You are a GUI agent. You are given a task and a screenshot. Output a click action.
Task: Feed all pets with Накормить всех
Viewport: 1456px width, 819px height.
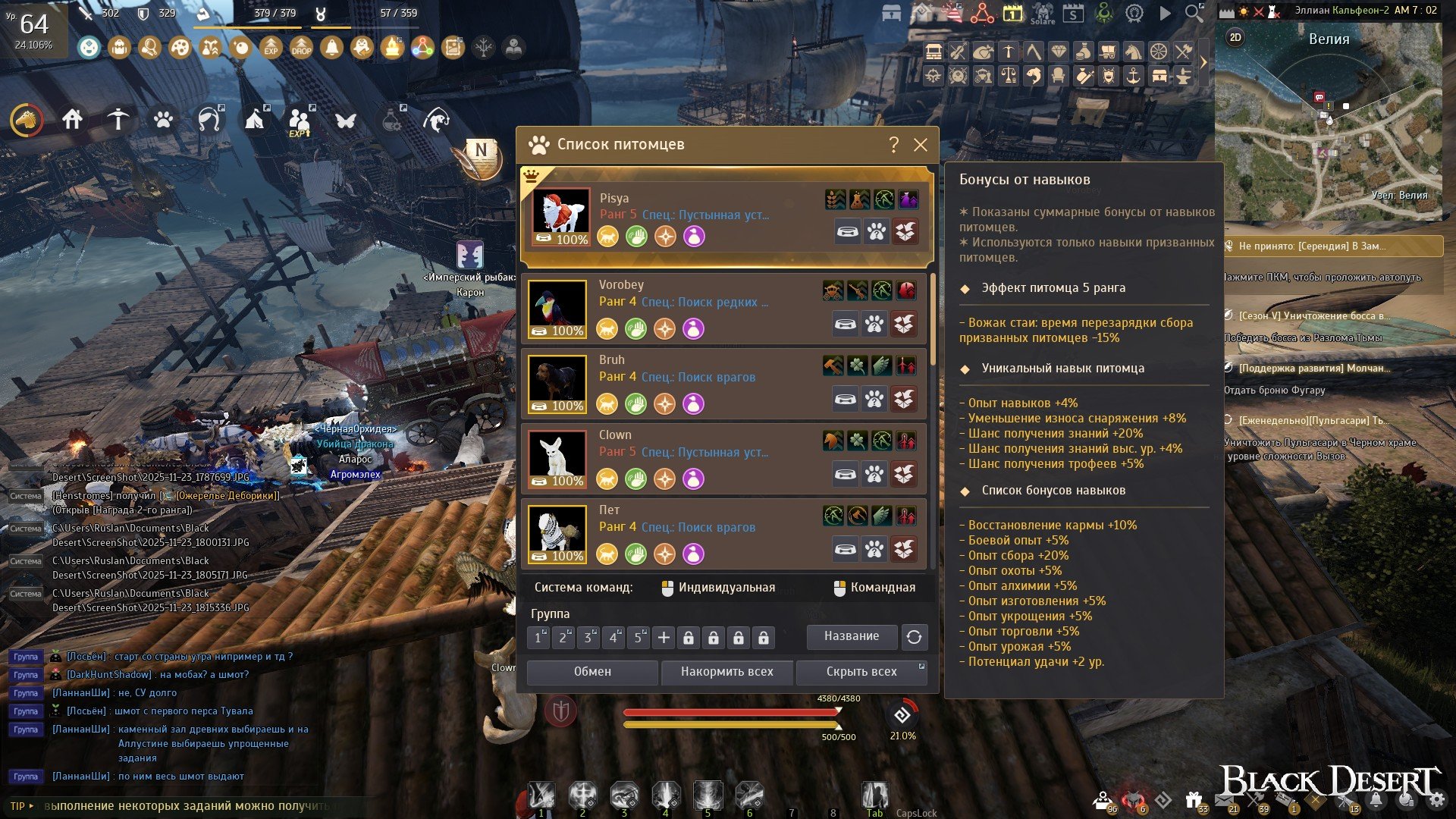pos(726,672)
